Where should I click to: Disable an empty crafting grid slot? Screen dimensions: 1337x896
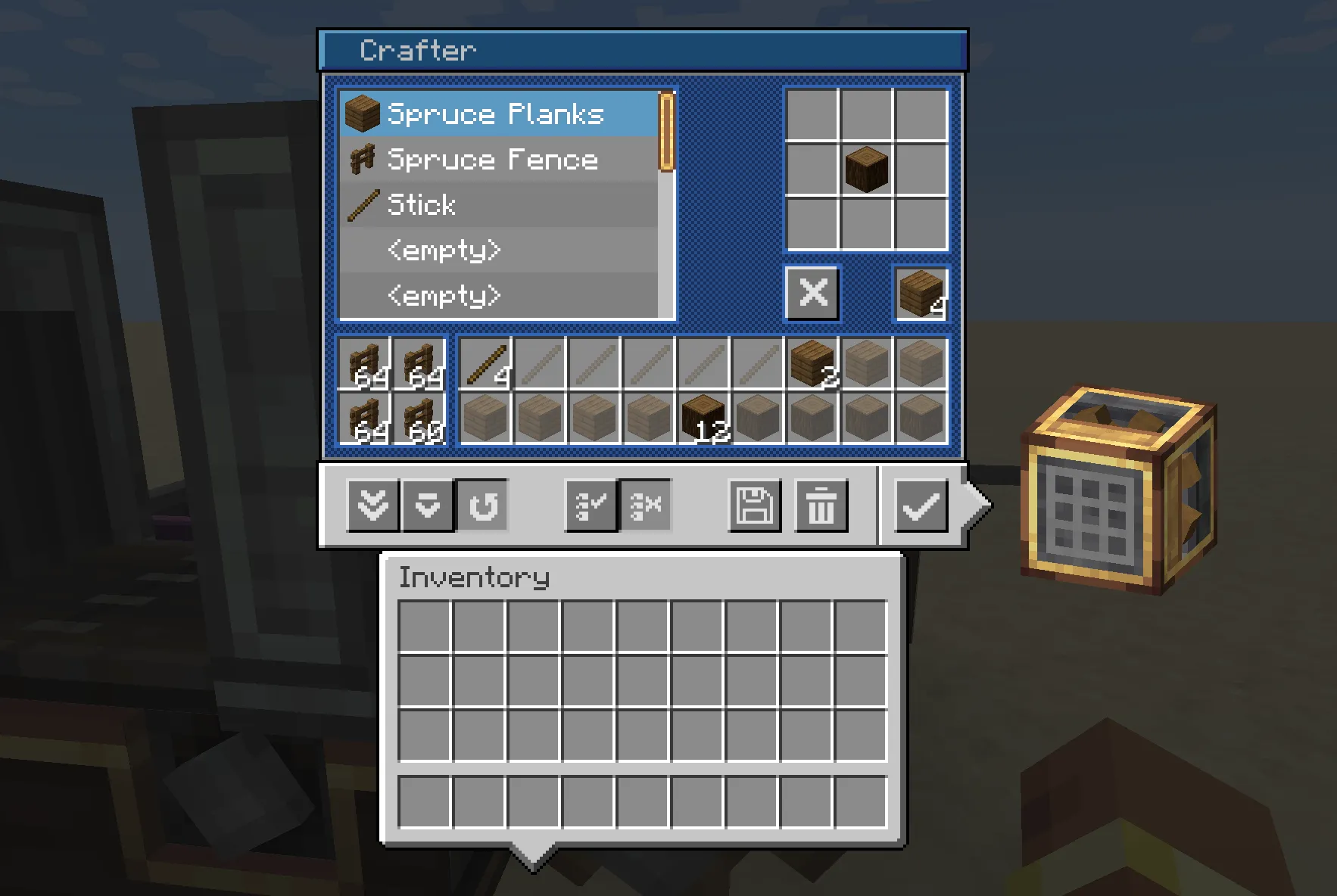click(x=812, y=114)
